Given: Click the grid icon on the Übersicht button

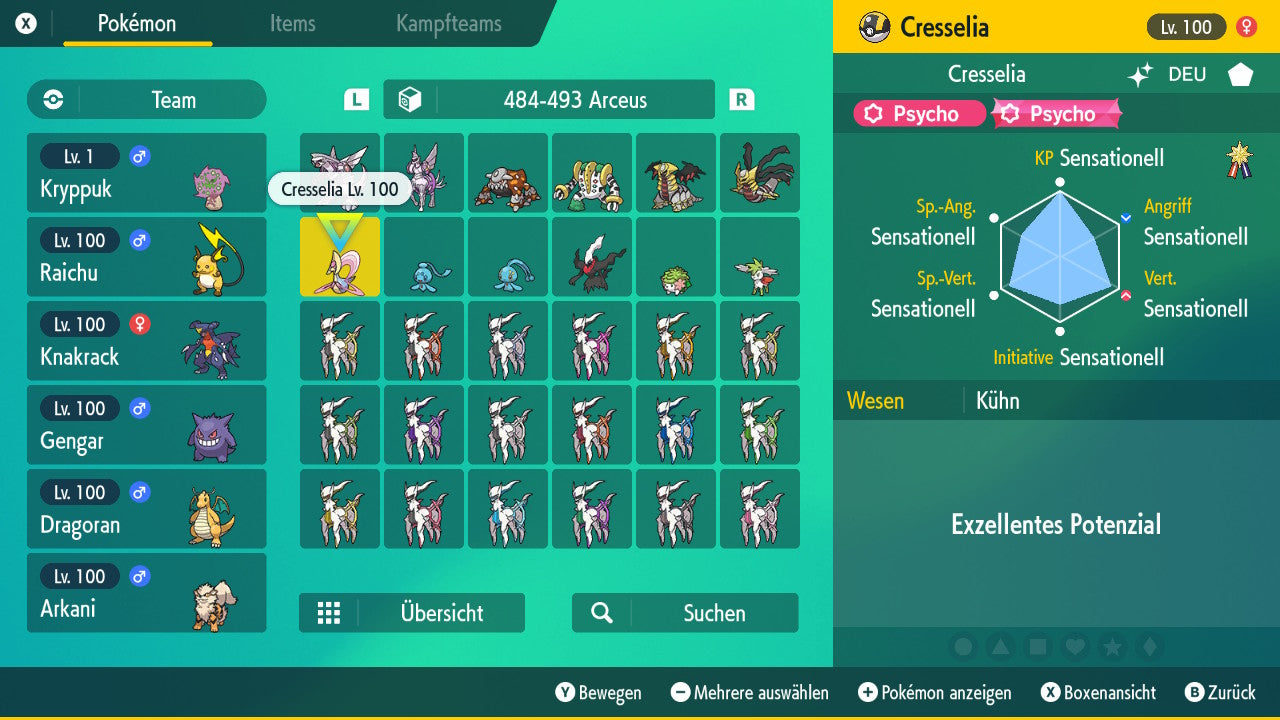Looking at the screenshot, I should point(330,613).
